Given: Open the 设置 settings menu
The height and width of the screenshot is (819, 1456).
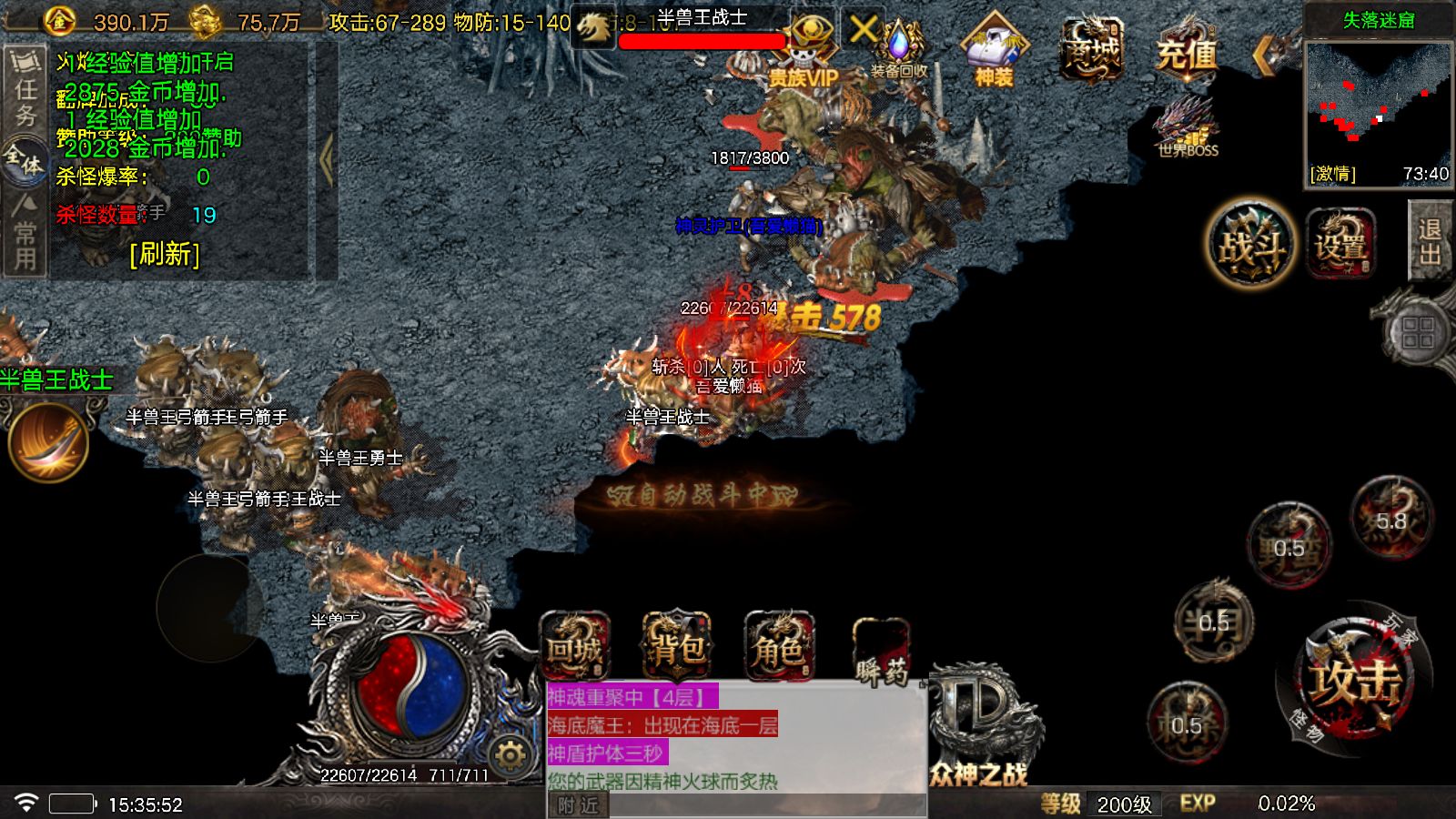Looking at the screenshot, I should [1340, 244].
